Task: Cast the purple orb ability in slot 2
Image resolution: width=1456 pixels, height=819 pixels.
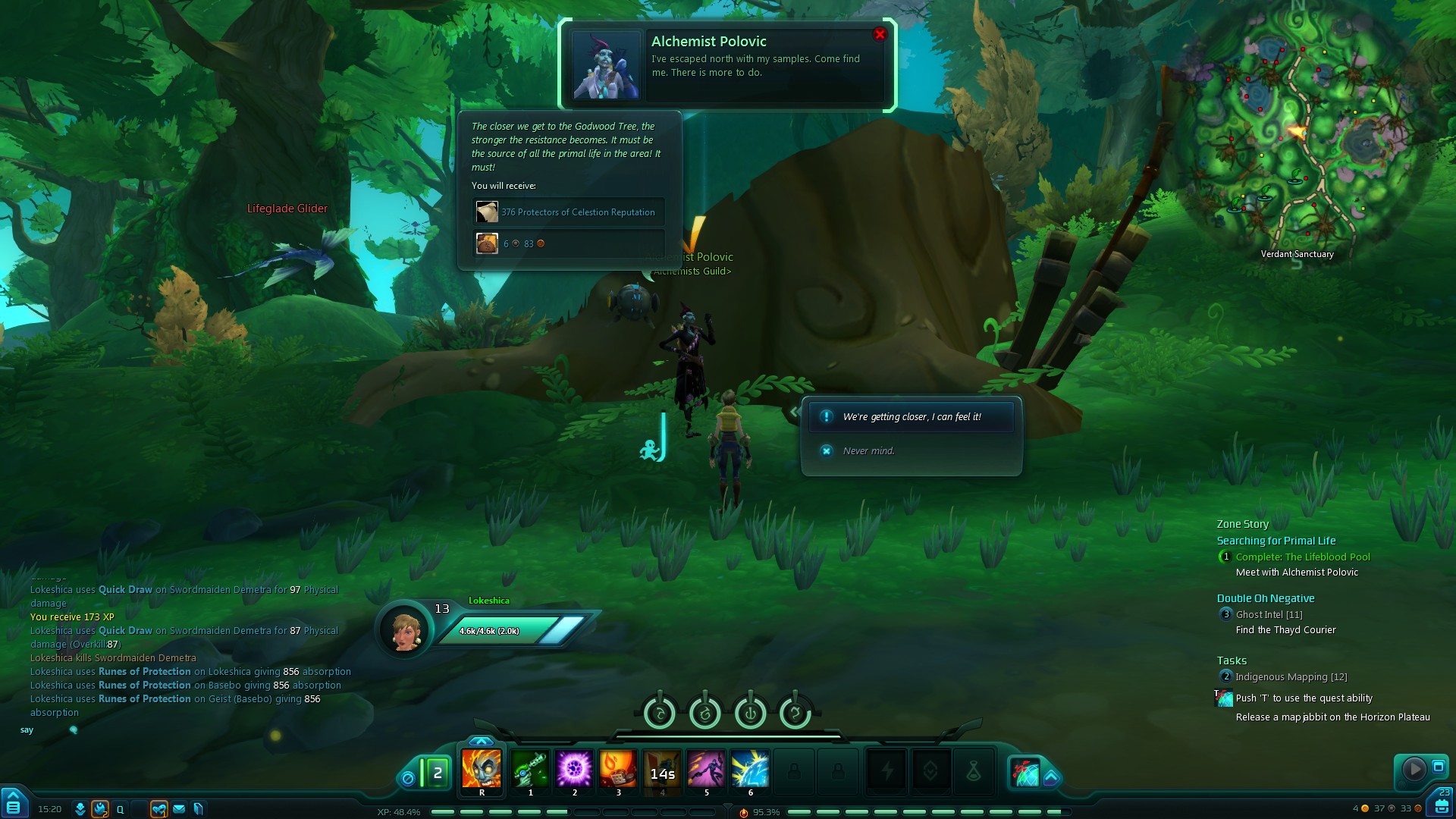Action: tap(574, 769)
